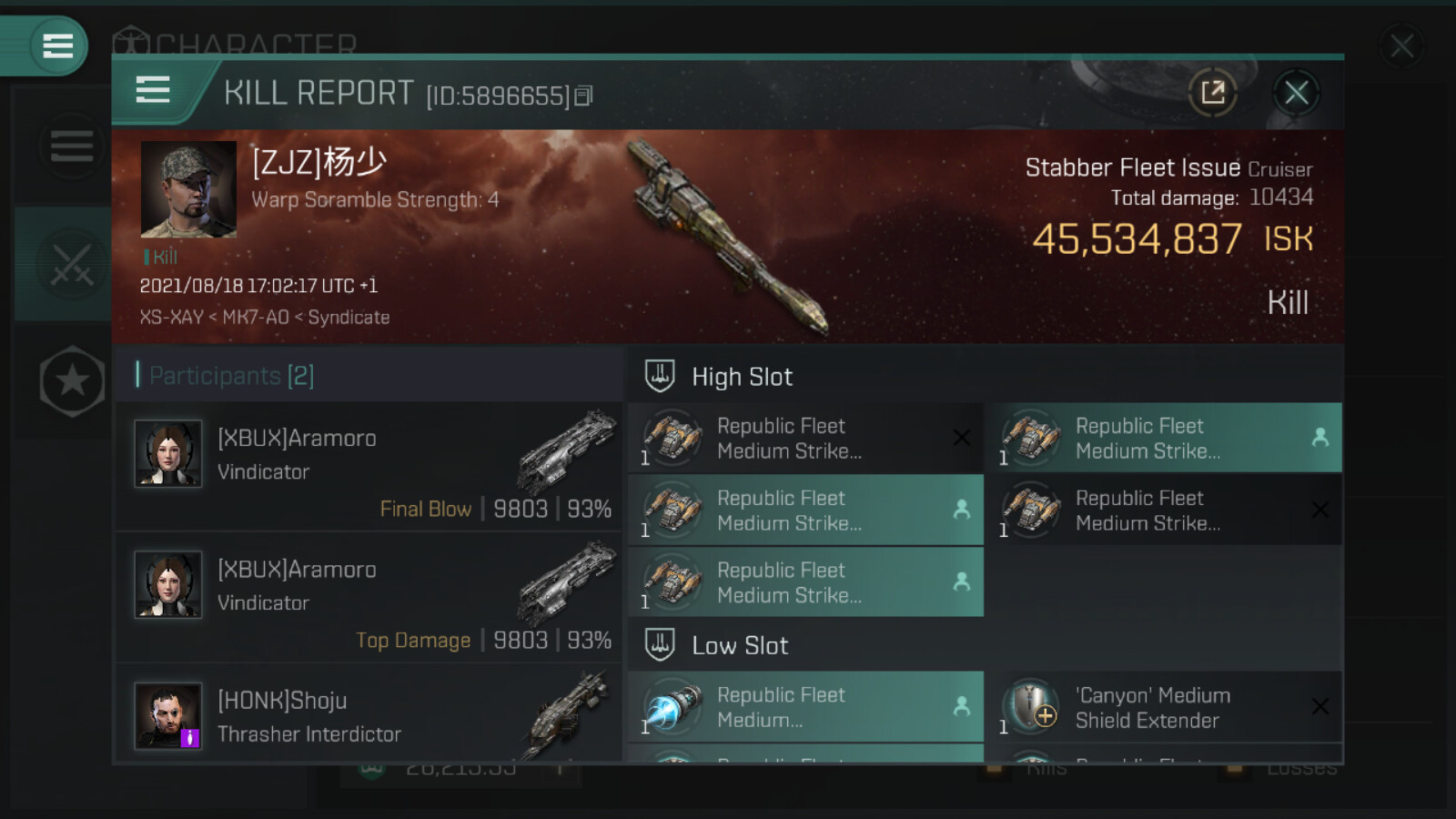Open the crossed swords combat section
This screenshot has width=1456, height=819.
click(x=71, y=264)
